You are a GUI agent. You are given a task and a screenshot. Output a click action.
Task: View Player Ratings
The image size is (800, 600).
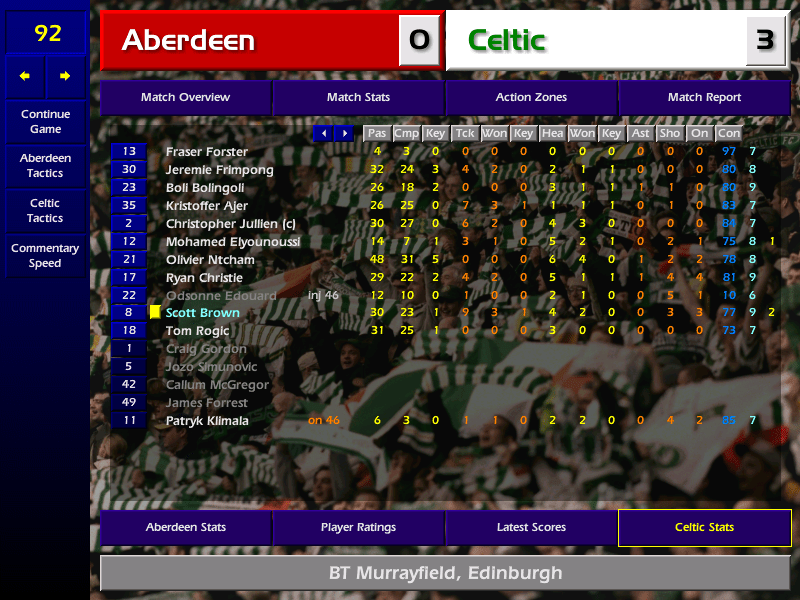pyautogui.click(x=358, y=527)
